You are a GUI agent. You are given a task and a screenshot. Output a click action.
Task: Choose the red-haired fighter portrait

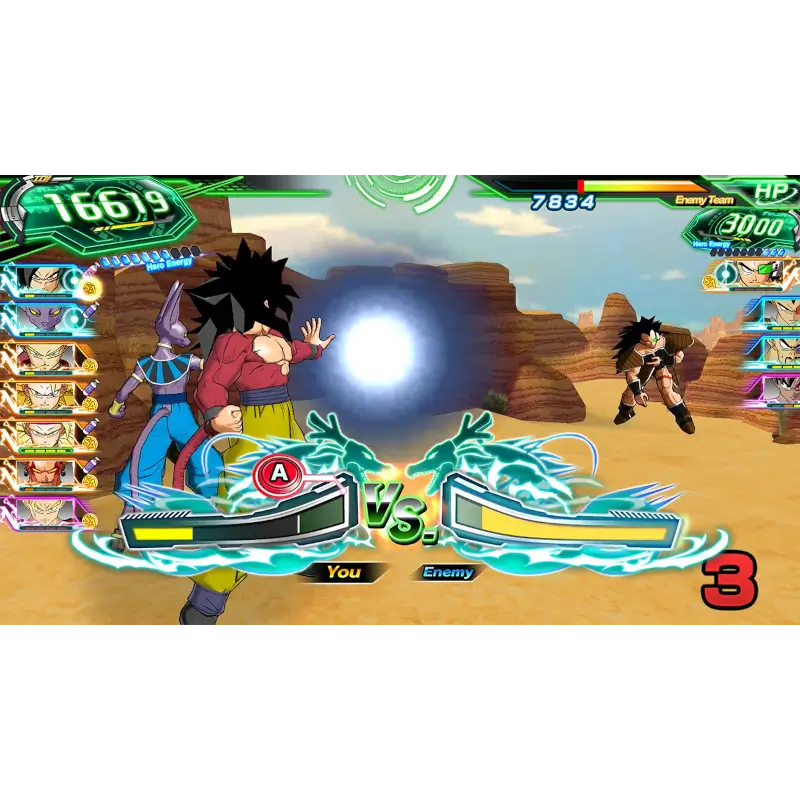point(45,473)
